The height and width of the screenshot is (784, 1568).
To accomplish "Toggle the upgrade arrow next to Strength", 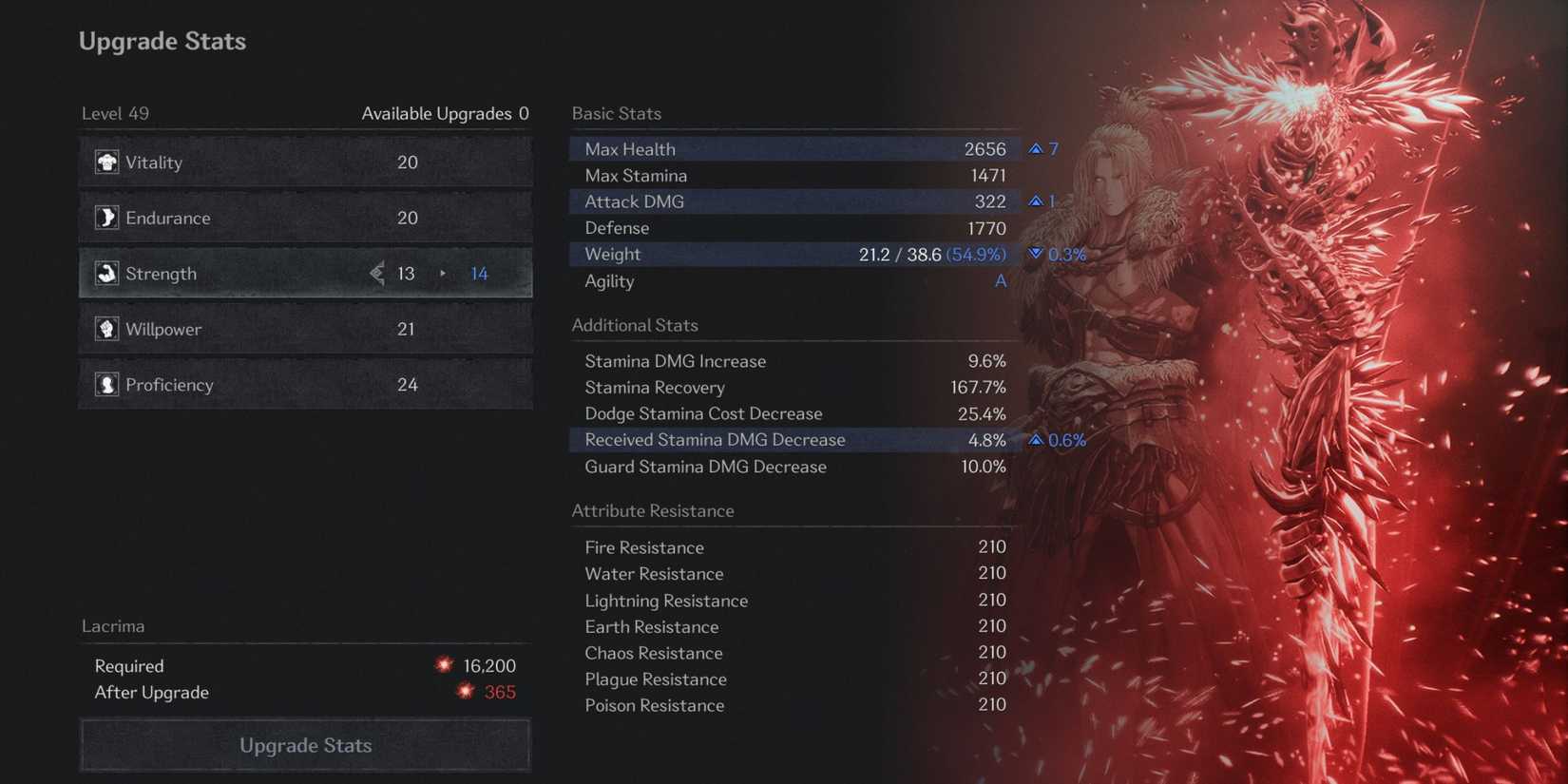I will point(442,273).
